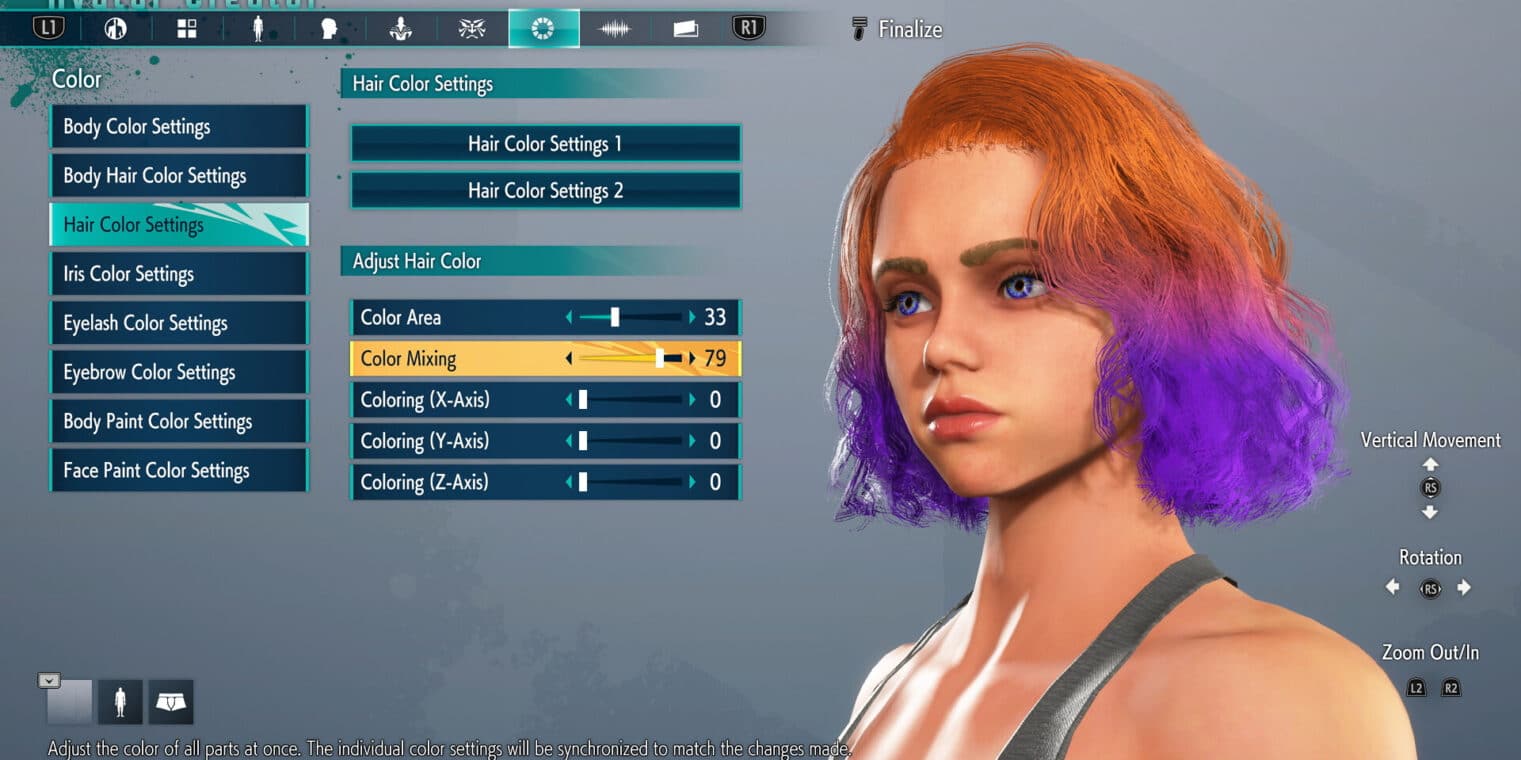Move the Coloring (Z-Axis) slider

583,482
